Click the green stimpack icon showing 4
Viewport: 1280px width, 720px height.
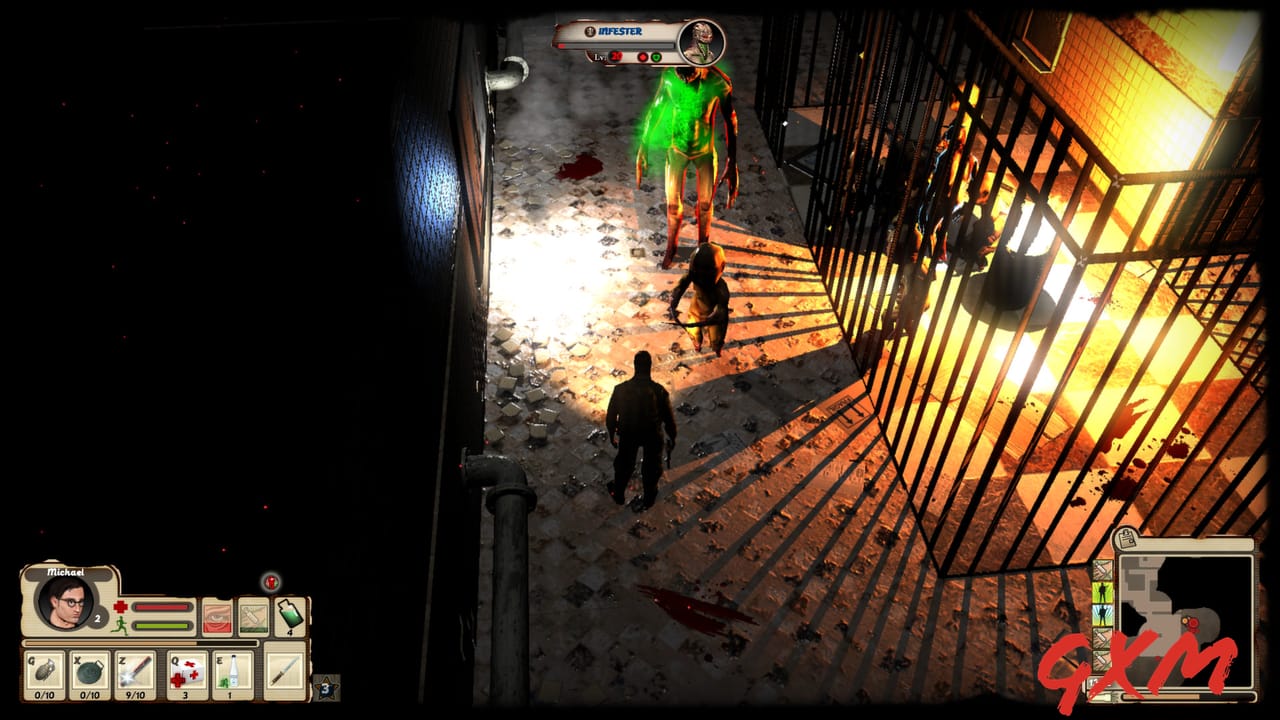289,616
